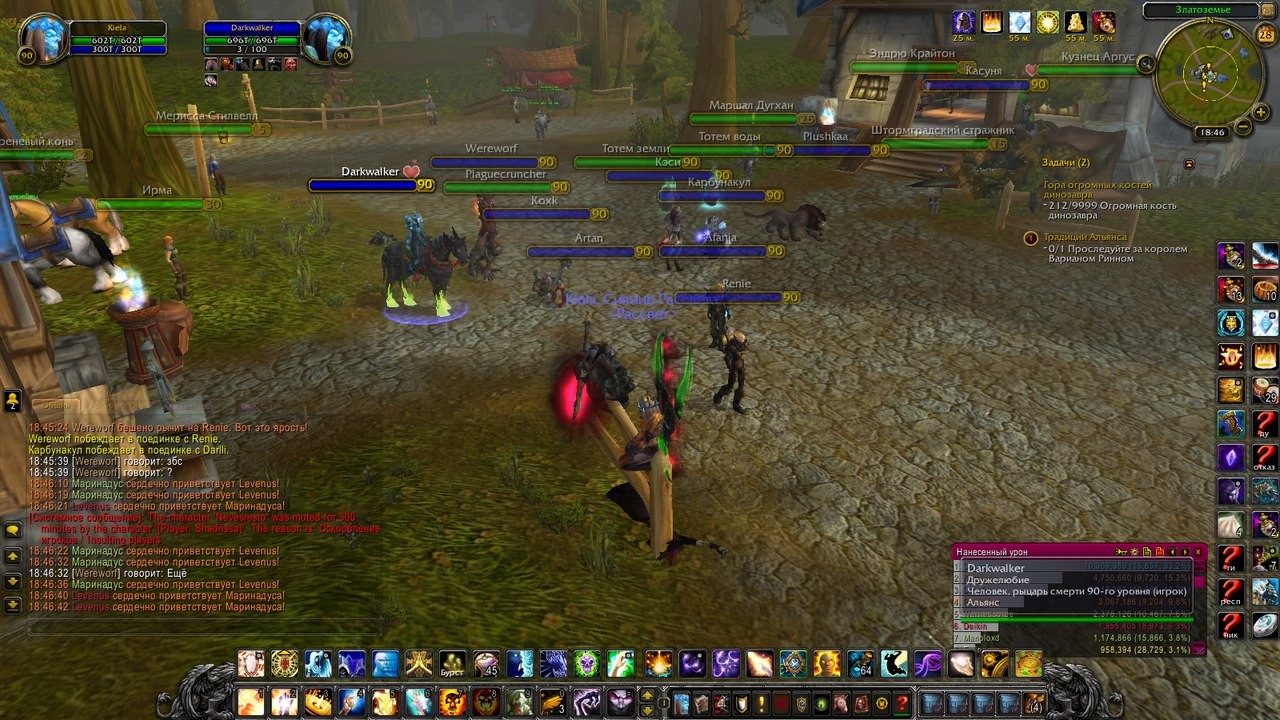Click the minimap zoom-out minus button

click(x=1242, y=127)
